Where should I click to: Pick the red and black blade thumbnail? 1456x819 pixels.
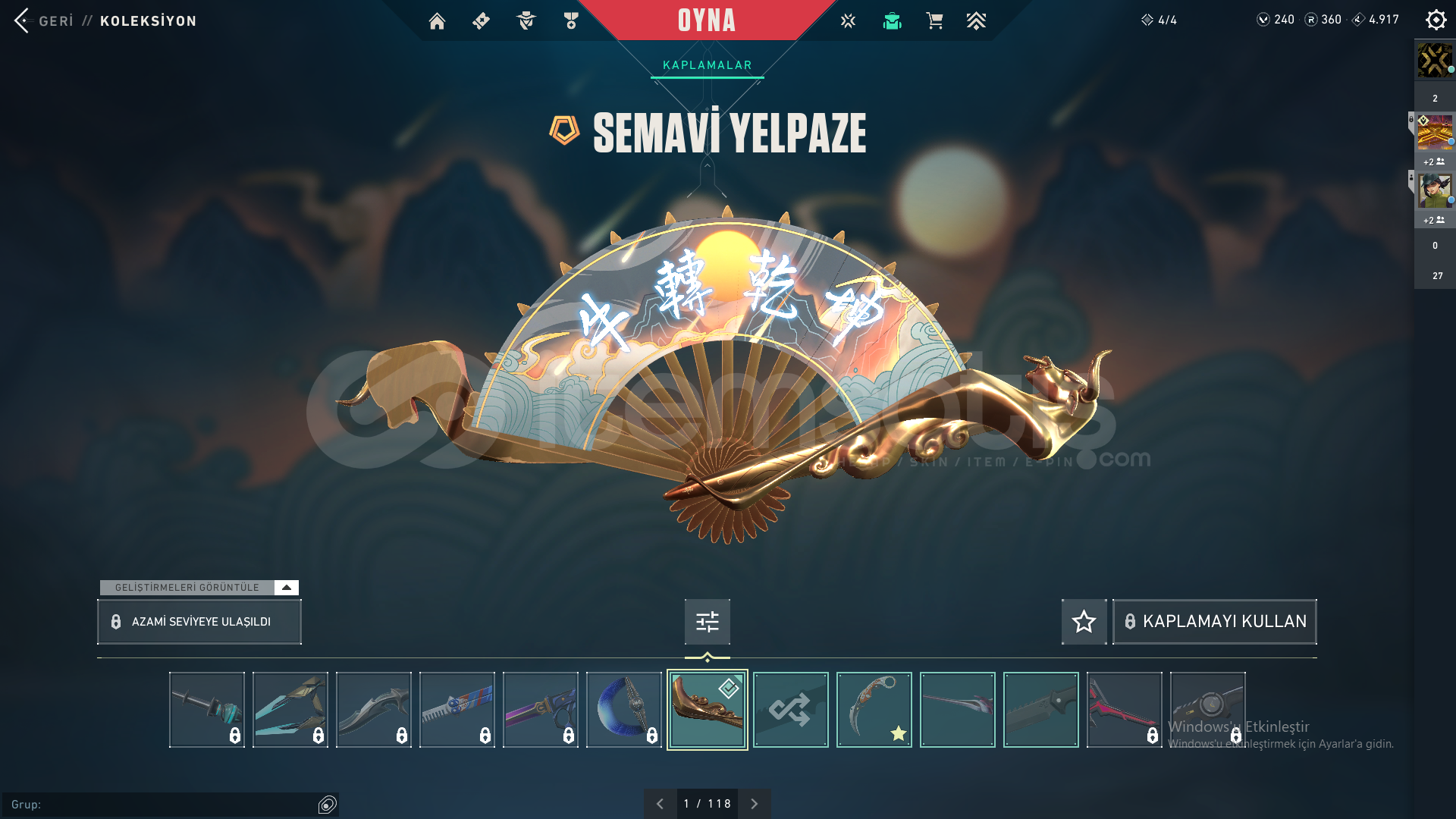click(1124, 710)
